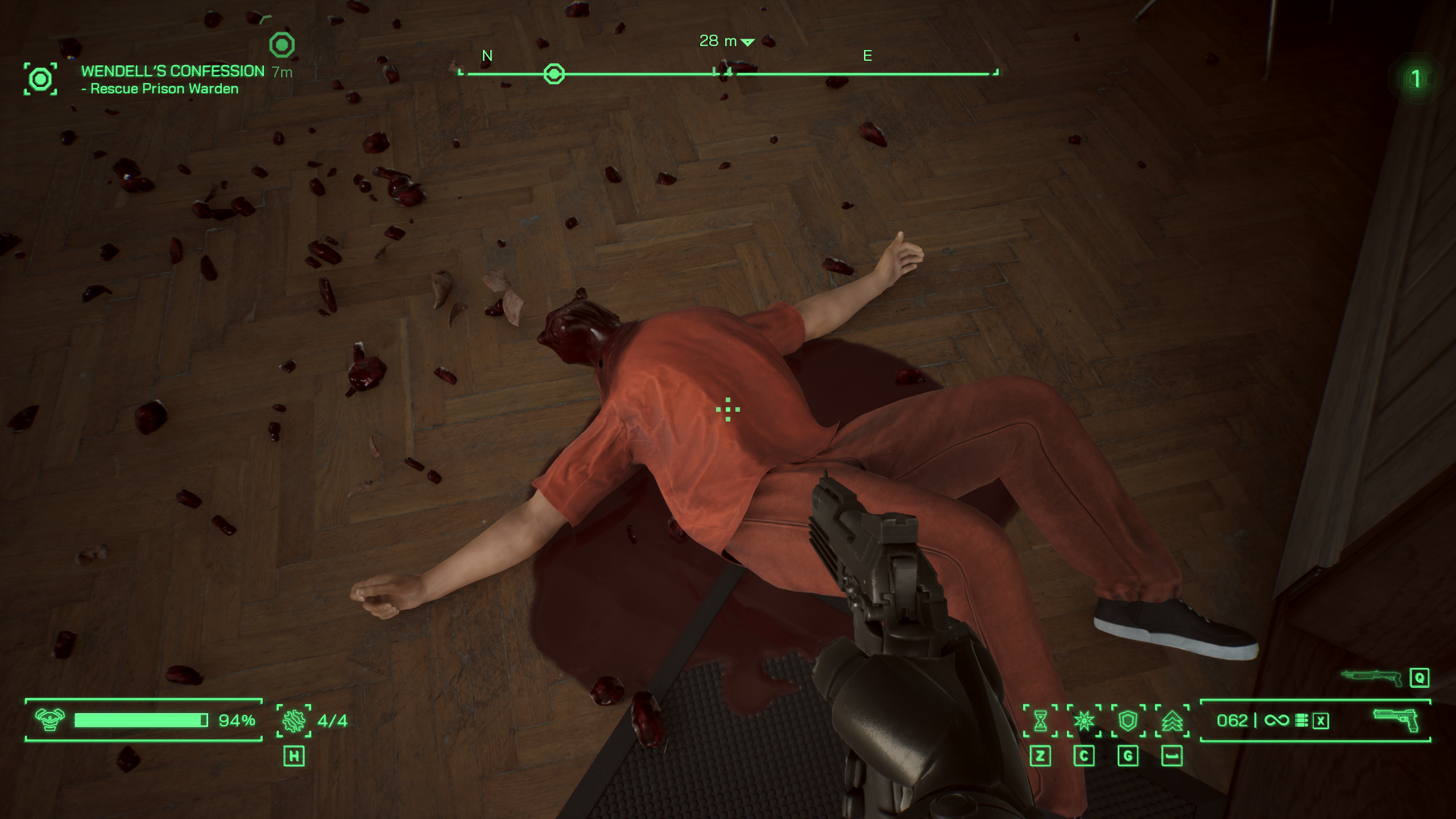Click the RoboCop helmet health icon

click(50, 720)
